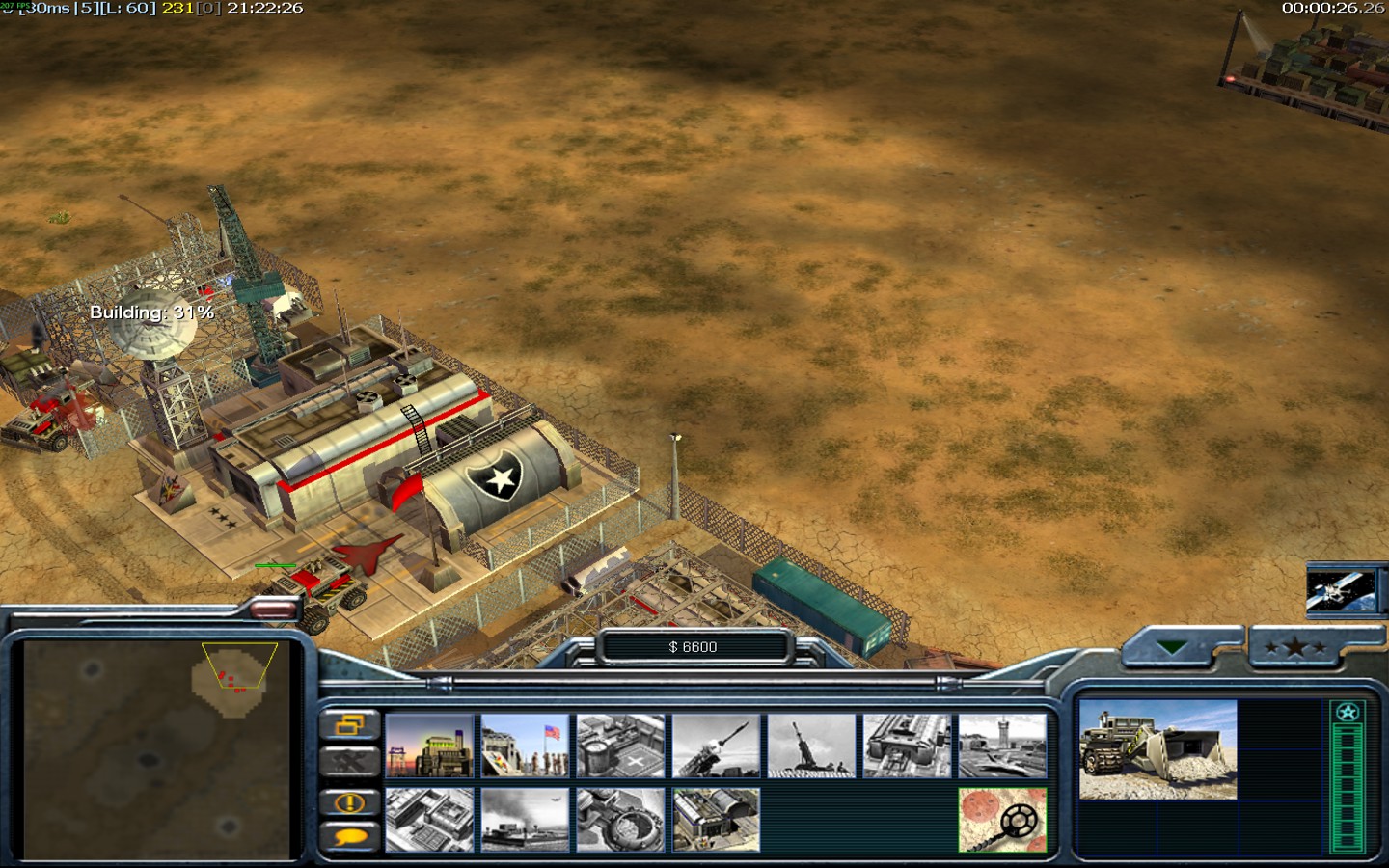The image size is (1389, 868).
Task: Choose the Barracks build icon
Action: point(525,746)
